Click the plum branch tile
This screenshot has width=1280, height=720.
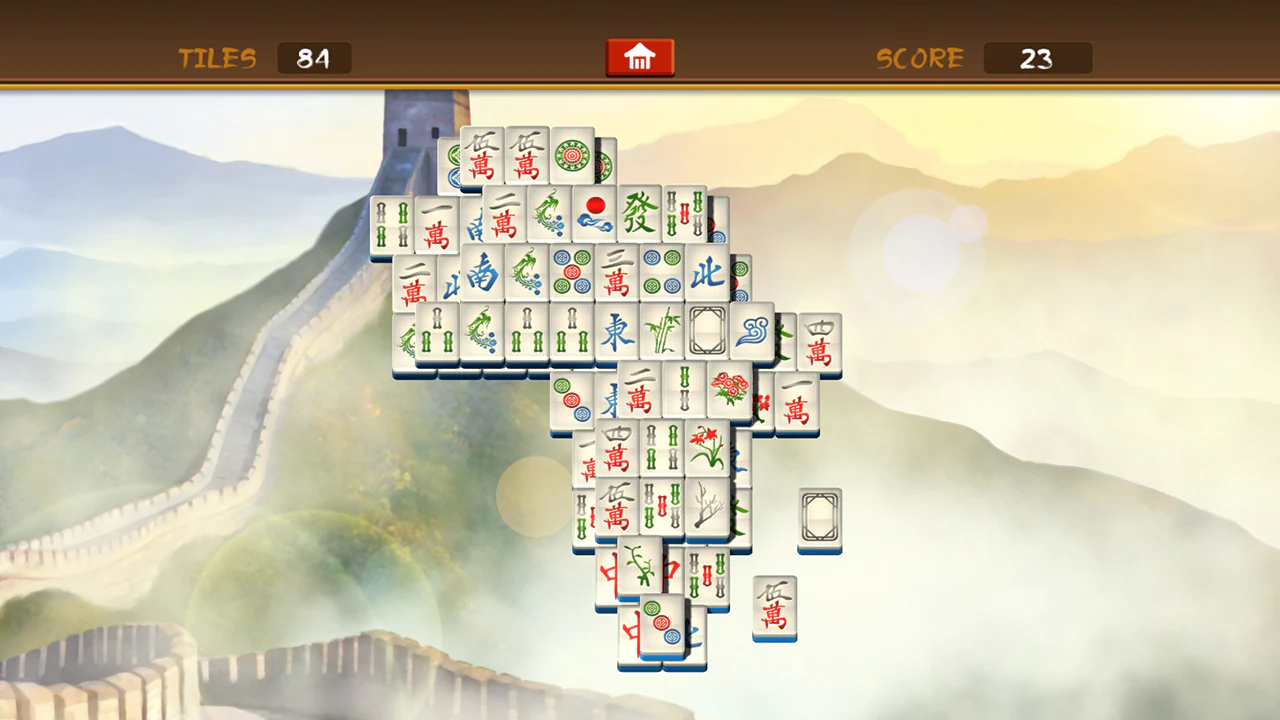point(708,509)
